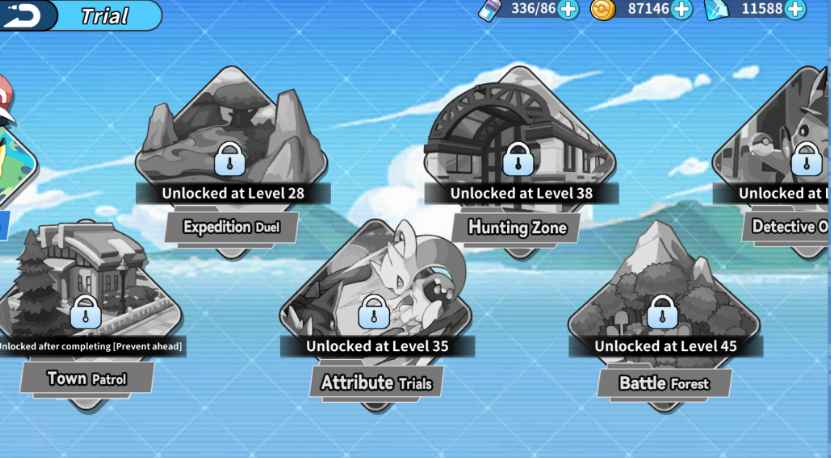Select the locked Expedition Duel trial
The height and width of the screenshot is (458, 831).
click(231, 160)
